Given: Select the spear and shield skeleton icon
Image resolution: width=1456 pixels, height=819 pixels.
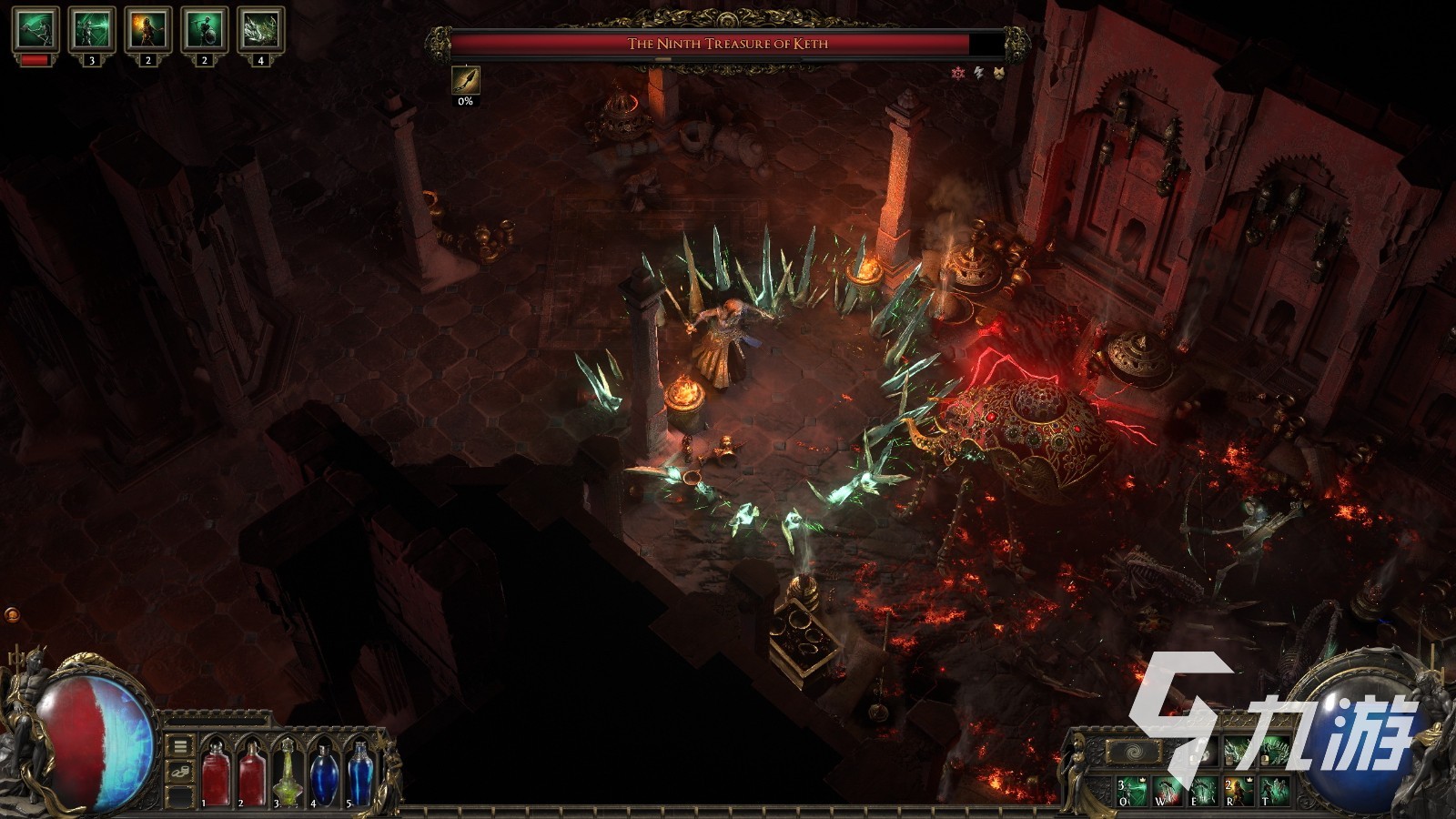Looking at the screenshot, I should point(204,30).
